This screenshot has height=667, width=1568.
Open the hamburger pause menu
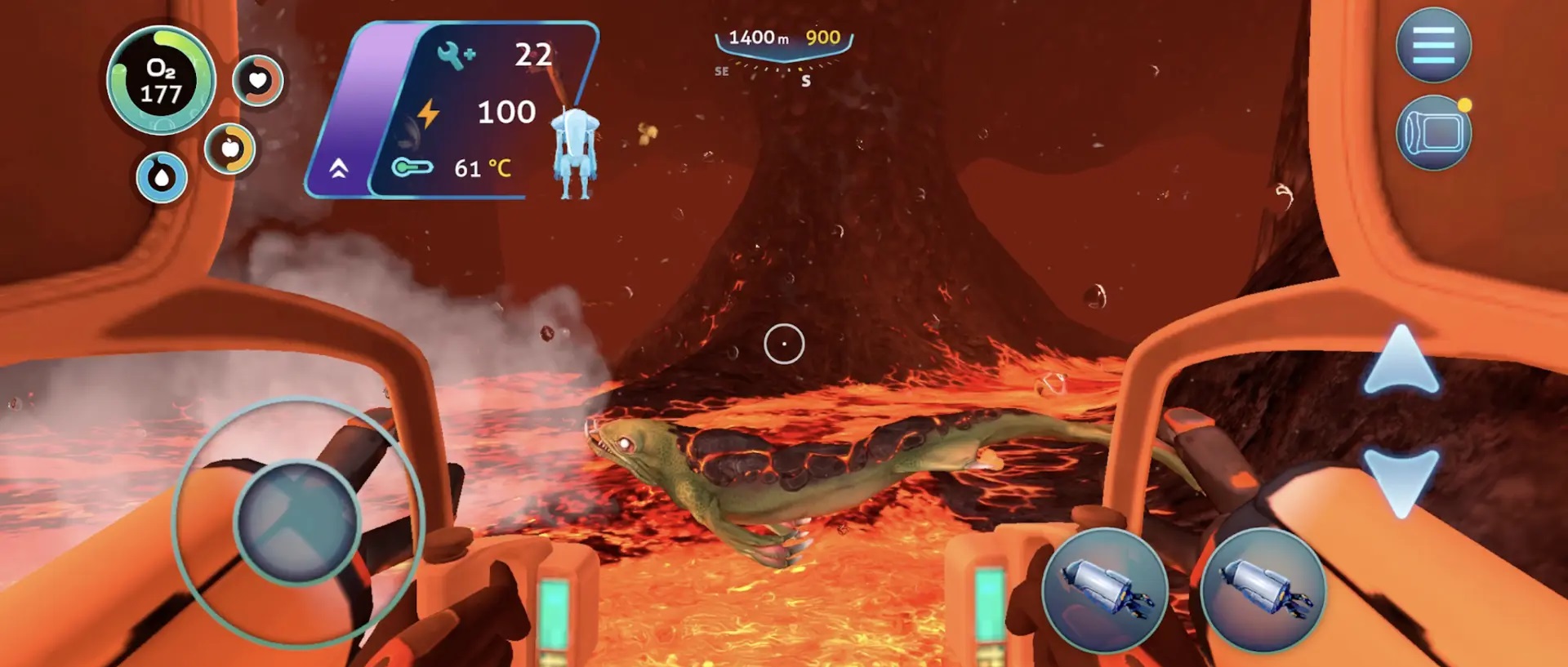(x=1433, y=45)
